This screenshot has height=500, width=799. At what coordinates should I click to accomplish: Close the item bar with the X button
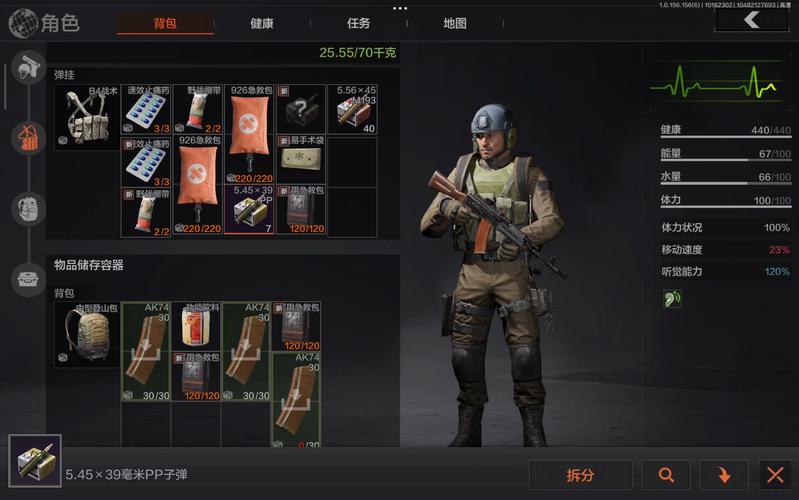coord(774,475)
